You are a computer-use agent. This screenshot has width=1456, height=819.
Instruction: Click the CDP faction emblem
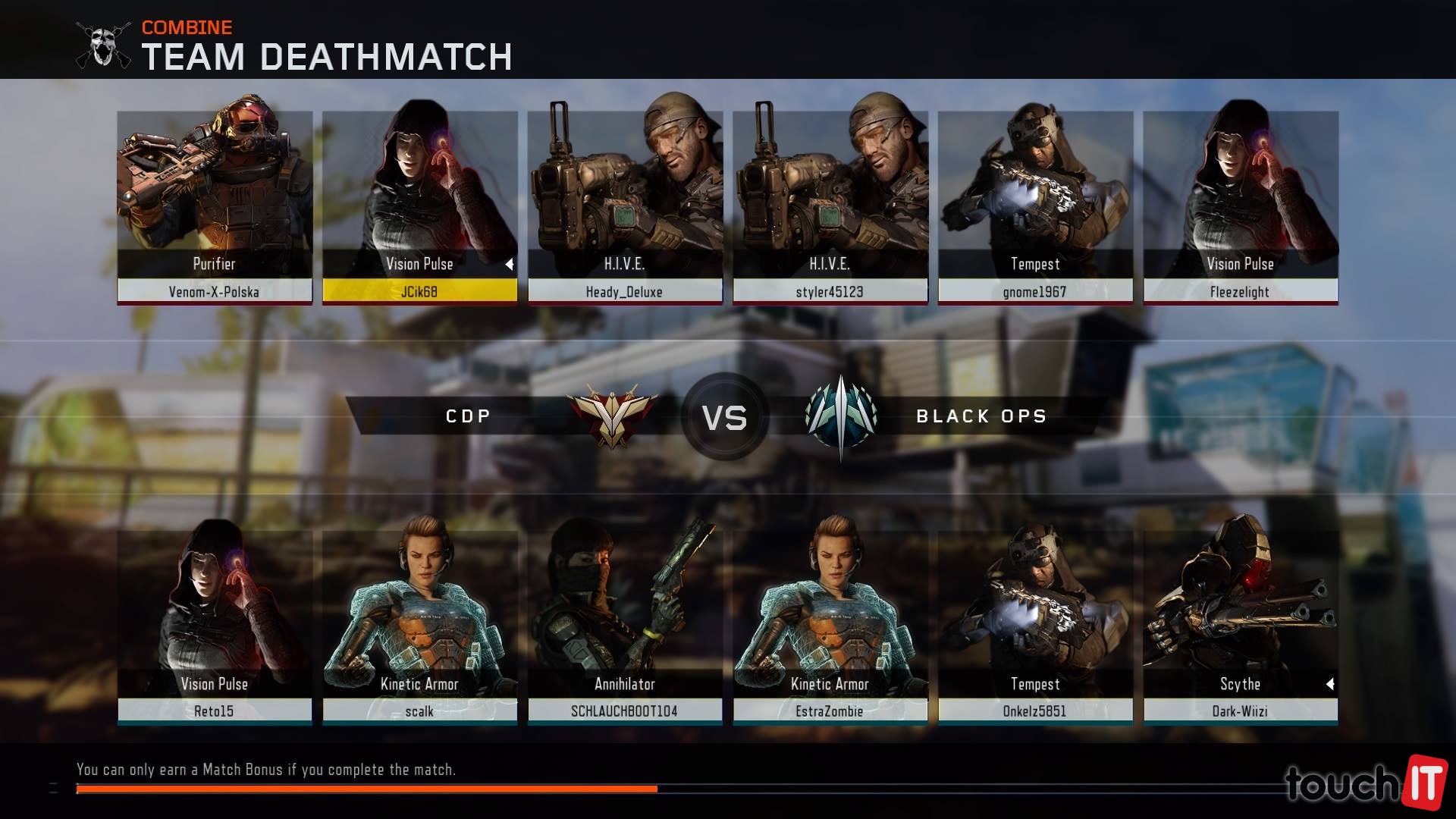pyautogui.click(x=613, y=416)
